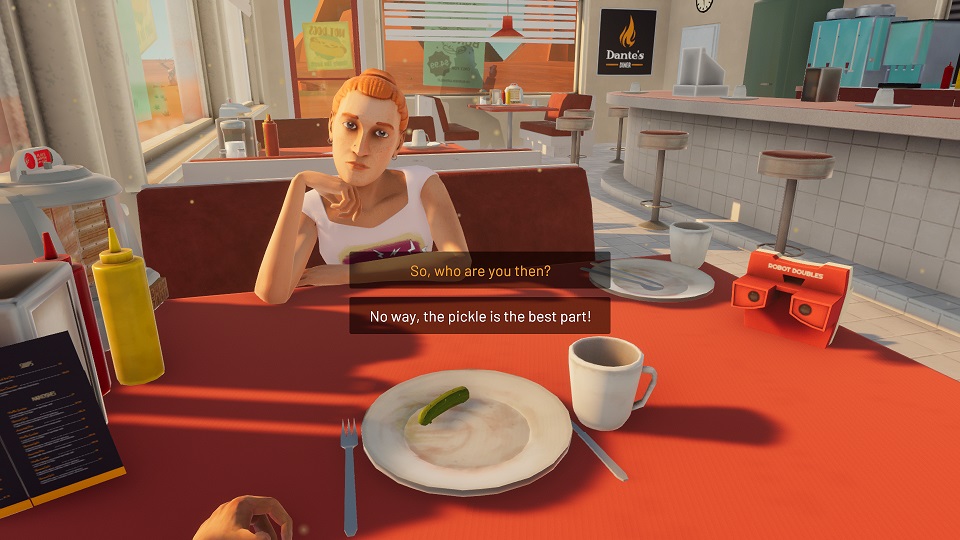Choose reply "So, who are you then?"
This screenshot has width=960, height=540.
(479, 271)
